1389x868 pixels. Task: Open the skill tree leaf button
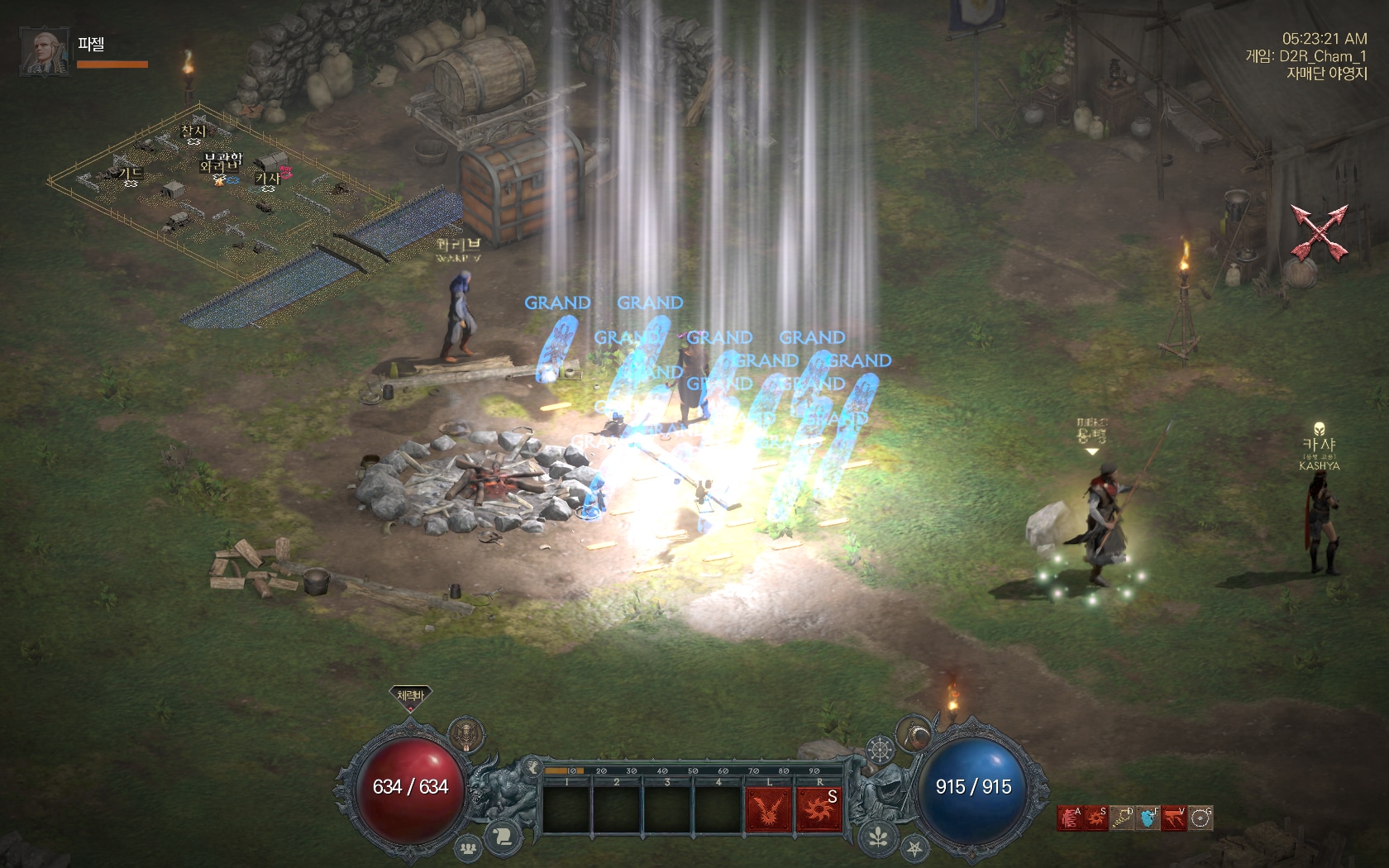coord(878,837)
